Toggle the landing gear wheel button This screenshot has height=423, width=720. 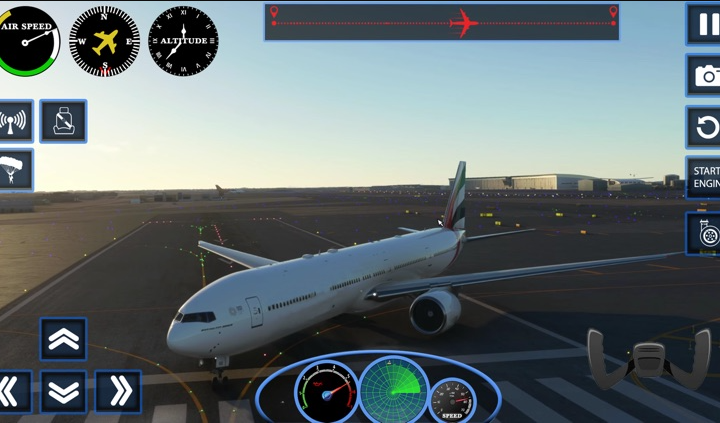coord(705,233)
